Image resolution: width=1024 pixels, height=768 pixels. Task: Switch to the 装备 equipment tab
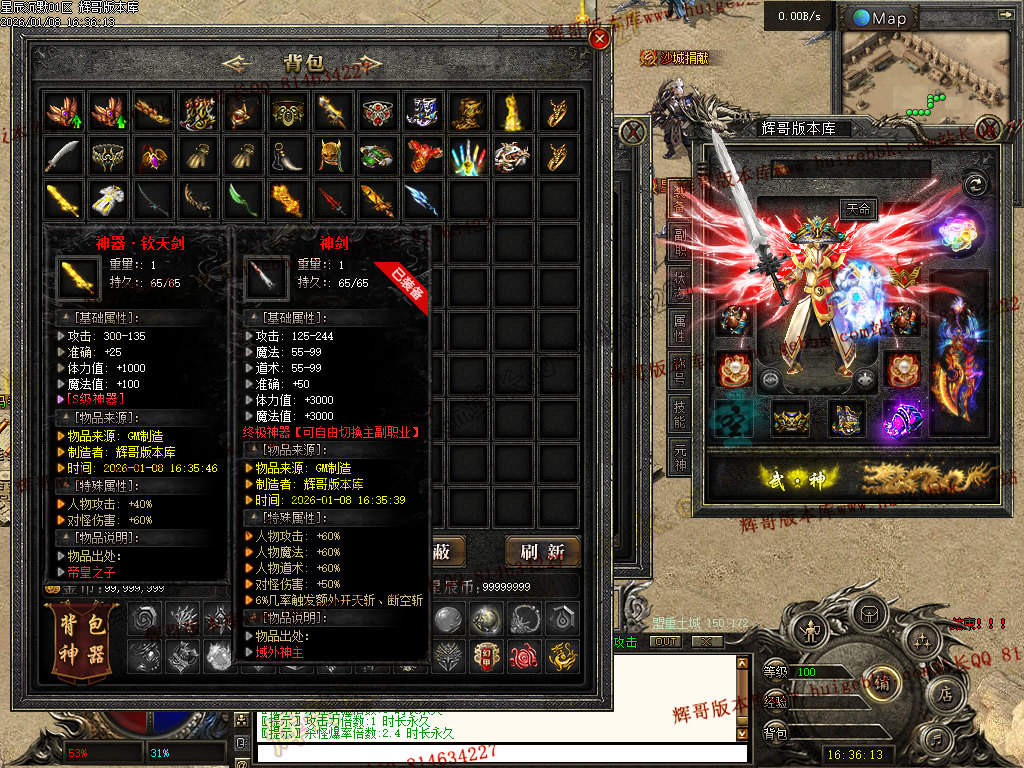coord(680,198)
